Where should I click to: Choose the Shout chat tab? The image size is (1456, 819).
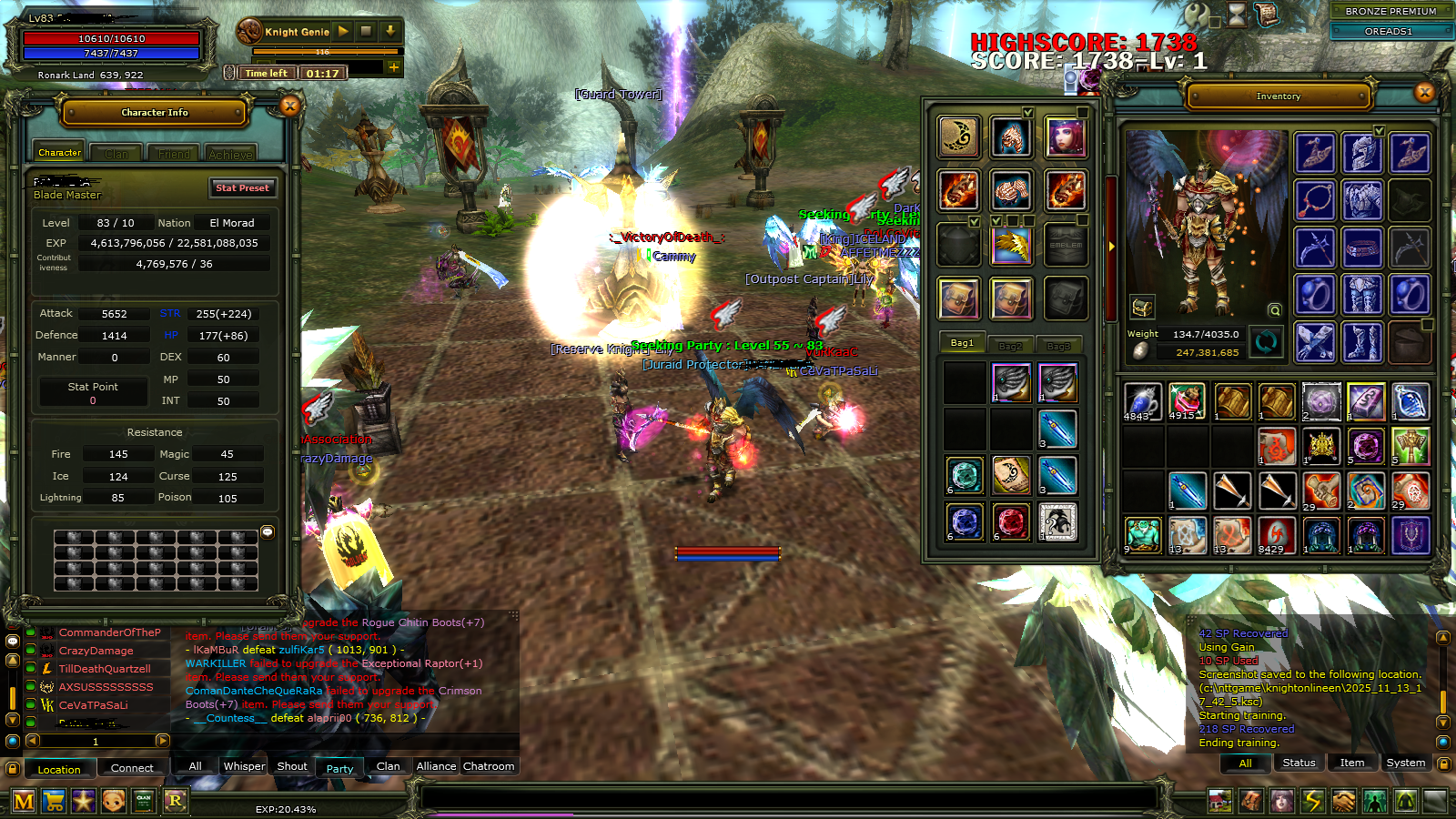tap(292, 766)
